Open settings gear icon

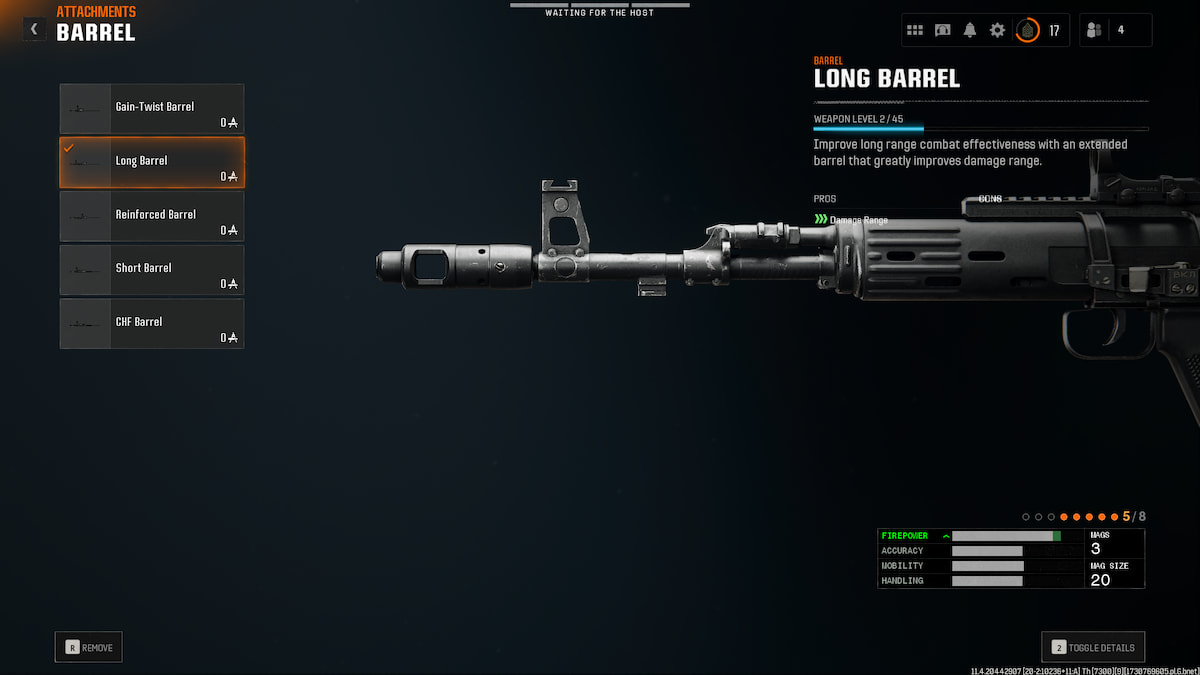coord(997,30)
